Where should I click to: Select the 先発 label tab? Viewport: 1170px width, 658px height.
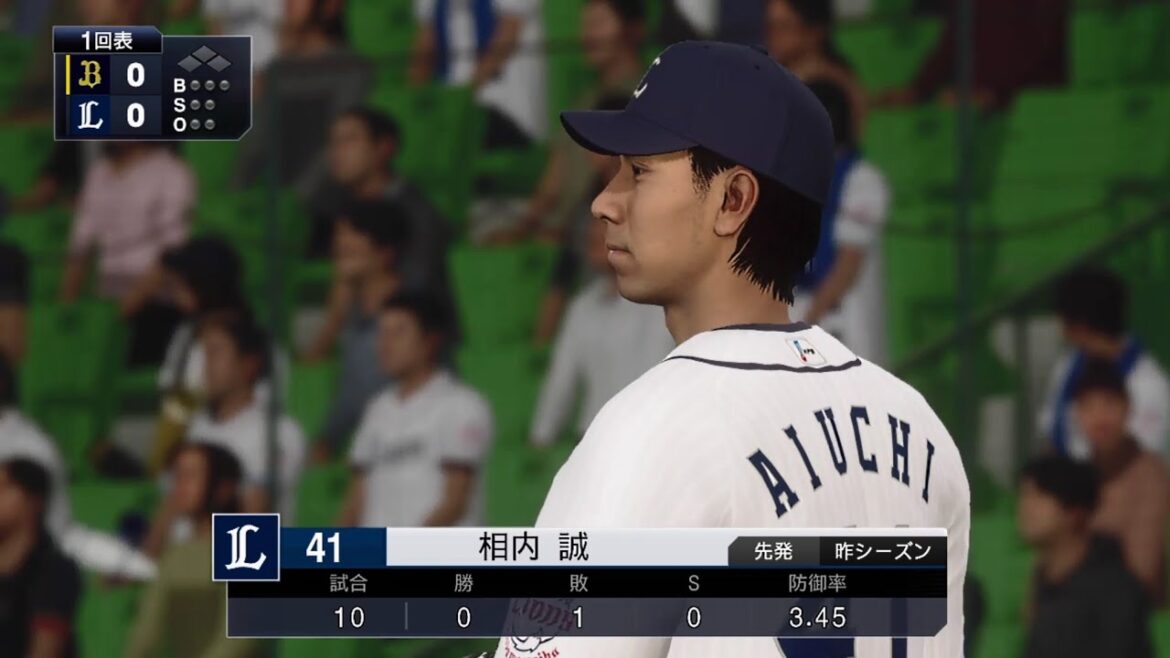pos(772,551)
